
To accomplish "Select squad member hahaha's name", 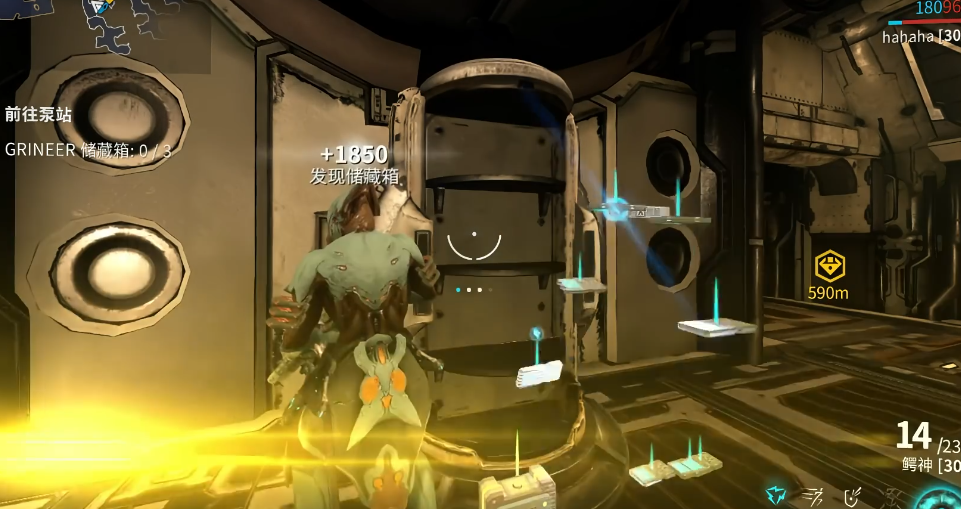I will point(908,37).
